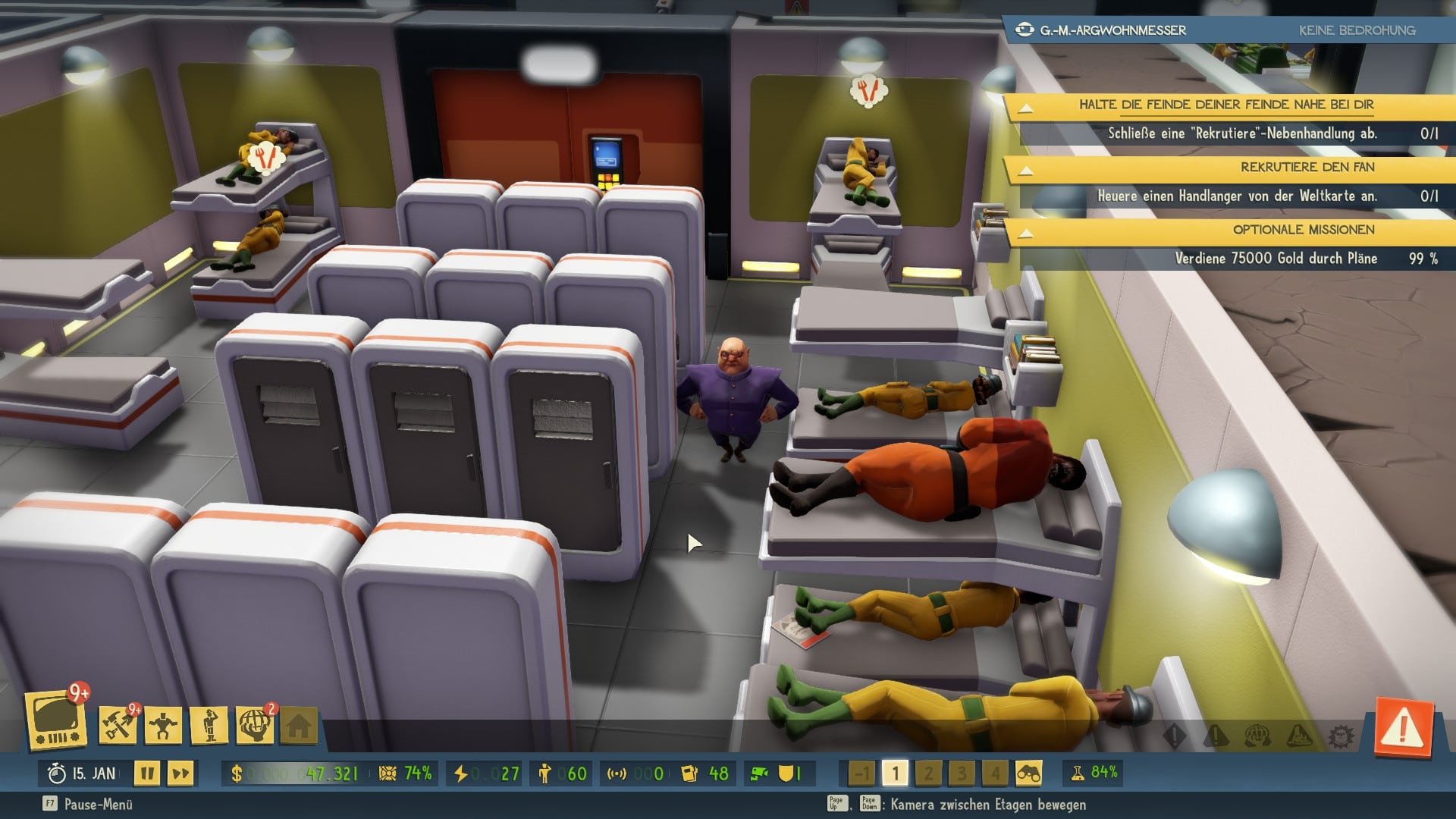This screenshot has width=1456, height=819.
Task: Open the muscular henchman management menu
Action: pyautogui.click(x=163, y=725)
